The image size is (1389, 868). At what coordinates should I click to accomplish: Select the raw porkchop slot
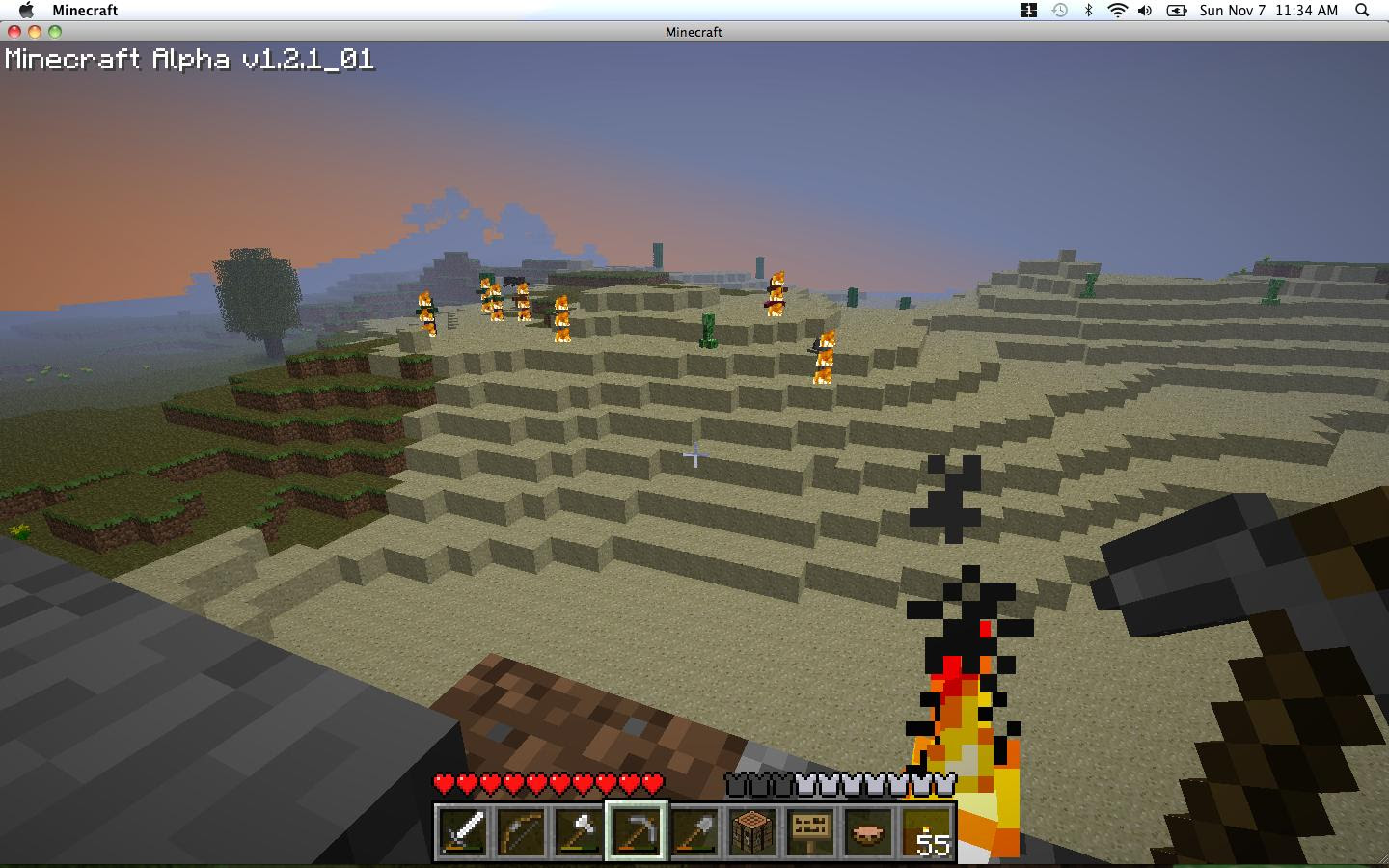[x=868, y=830]
